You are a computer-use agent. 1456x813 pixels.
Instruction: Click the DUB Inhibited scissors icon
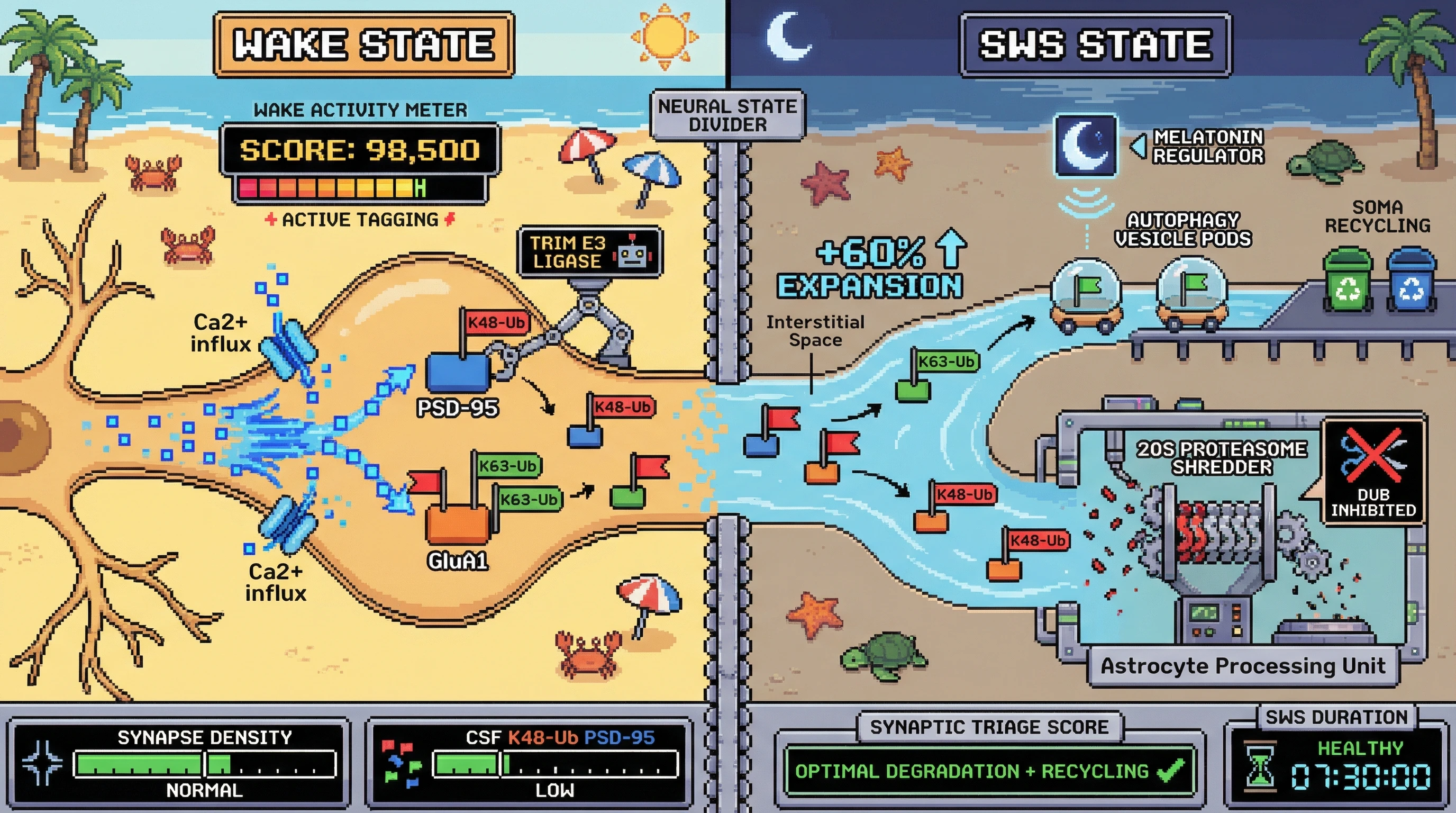(x=1372, y=455)
